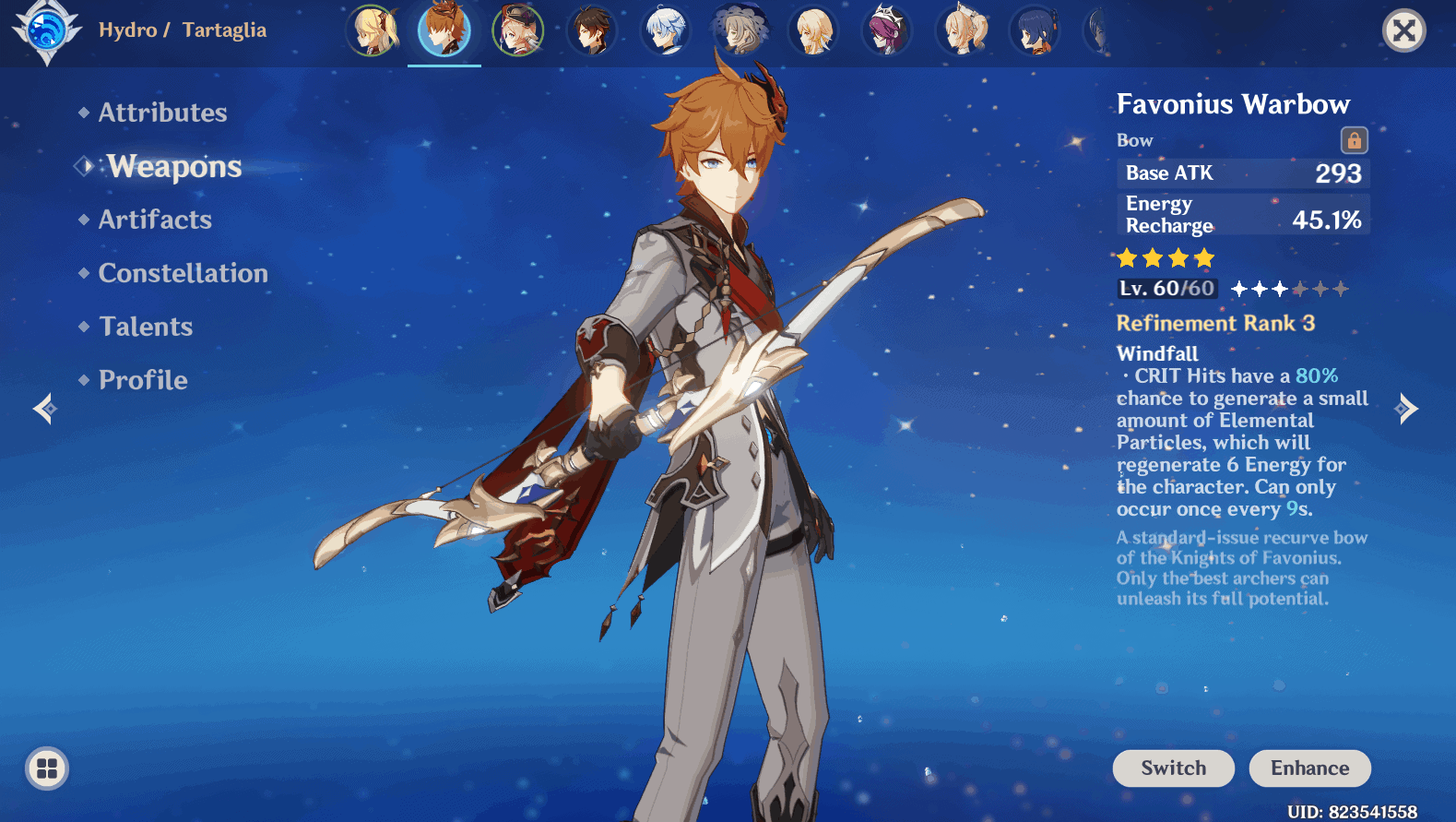View the Talents section
Image resolution: width=1456 pixels, height=822 pixels.
click(146, 327)
